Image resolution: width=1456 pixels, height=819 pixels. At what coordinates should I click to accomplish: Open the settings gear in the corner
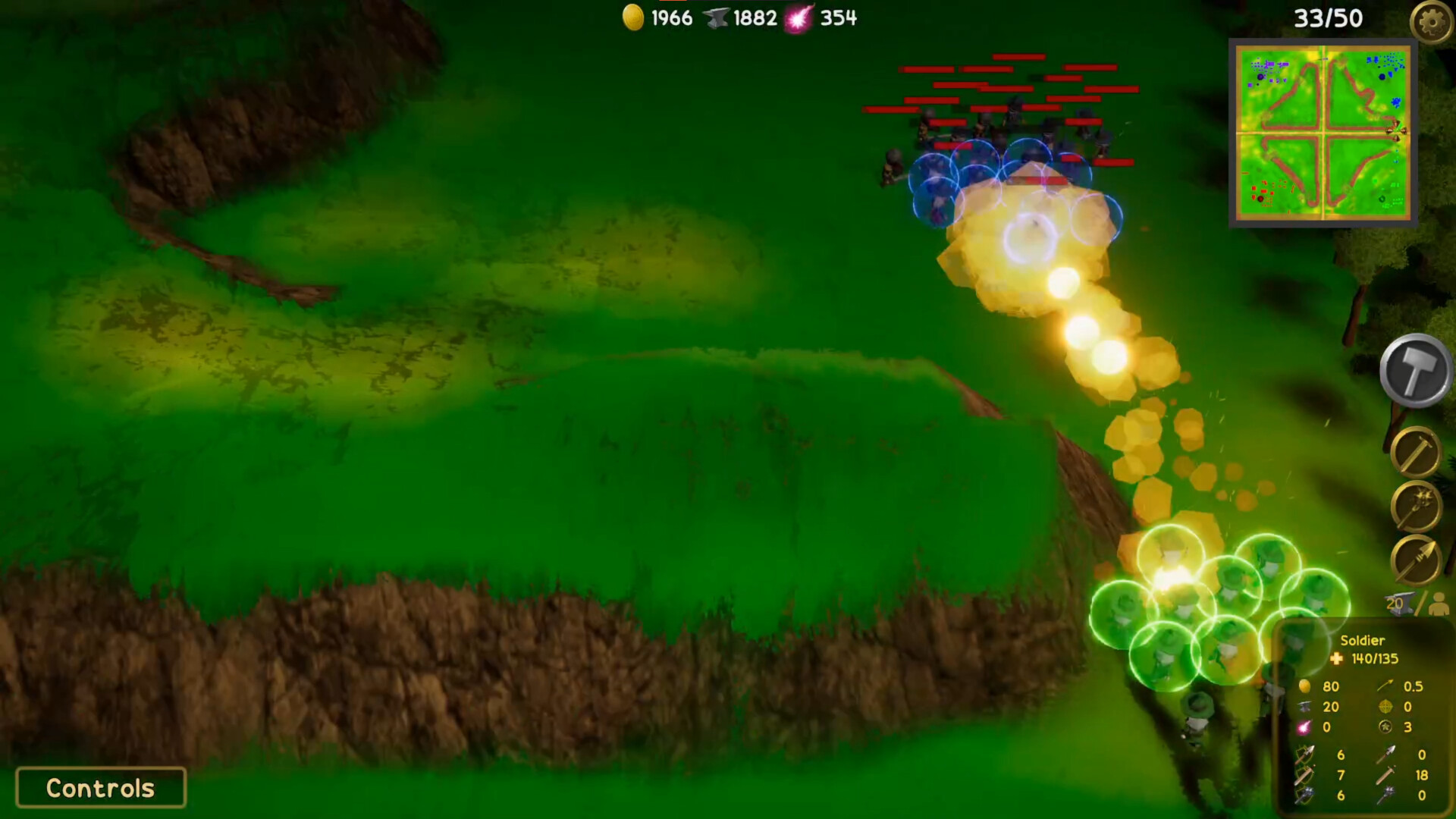pyautogui.click(x=1433, y=22)
